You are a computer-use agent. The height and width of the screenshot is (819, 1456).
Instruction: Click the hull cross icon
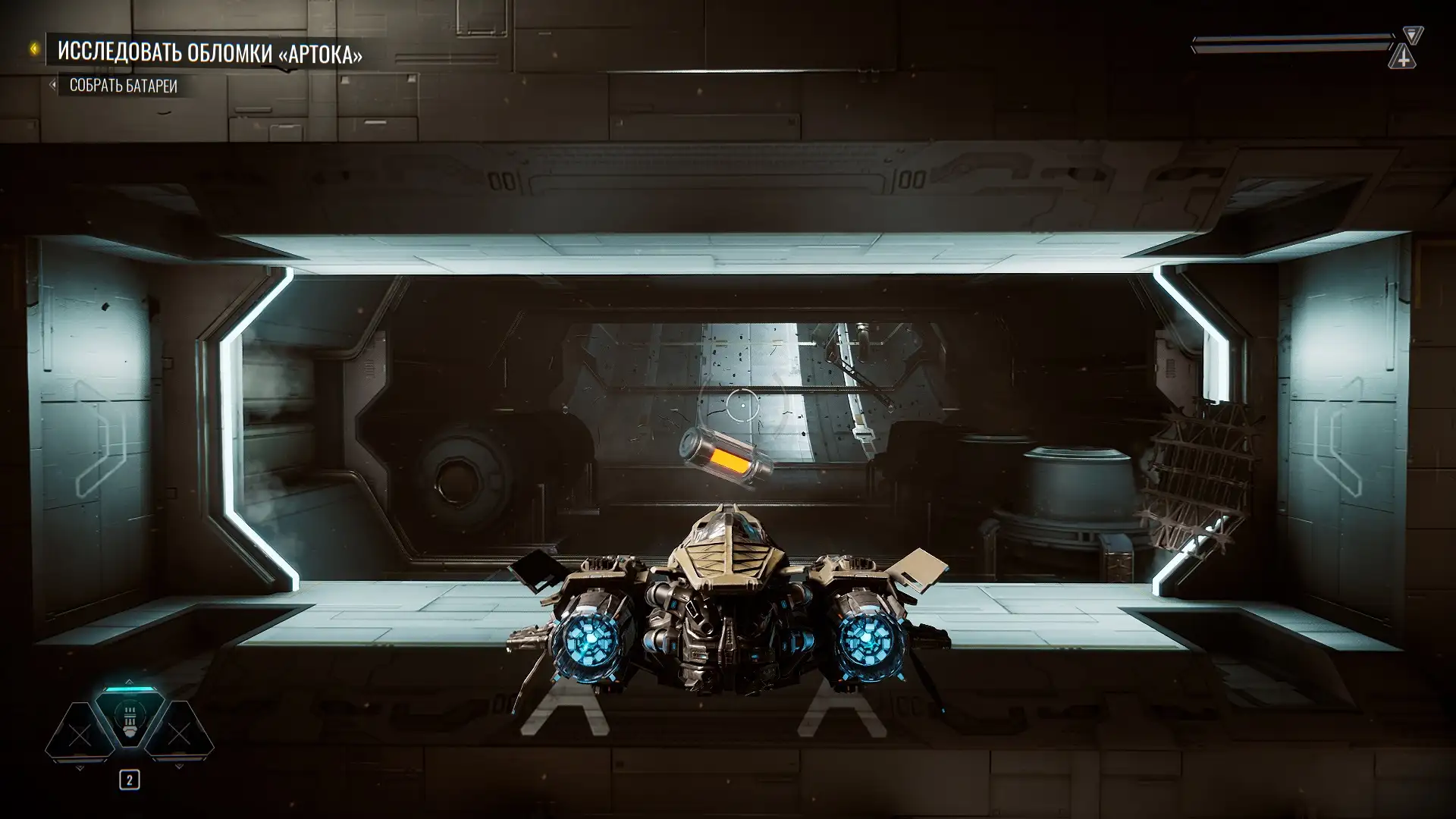1403,58
